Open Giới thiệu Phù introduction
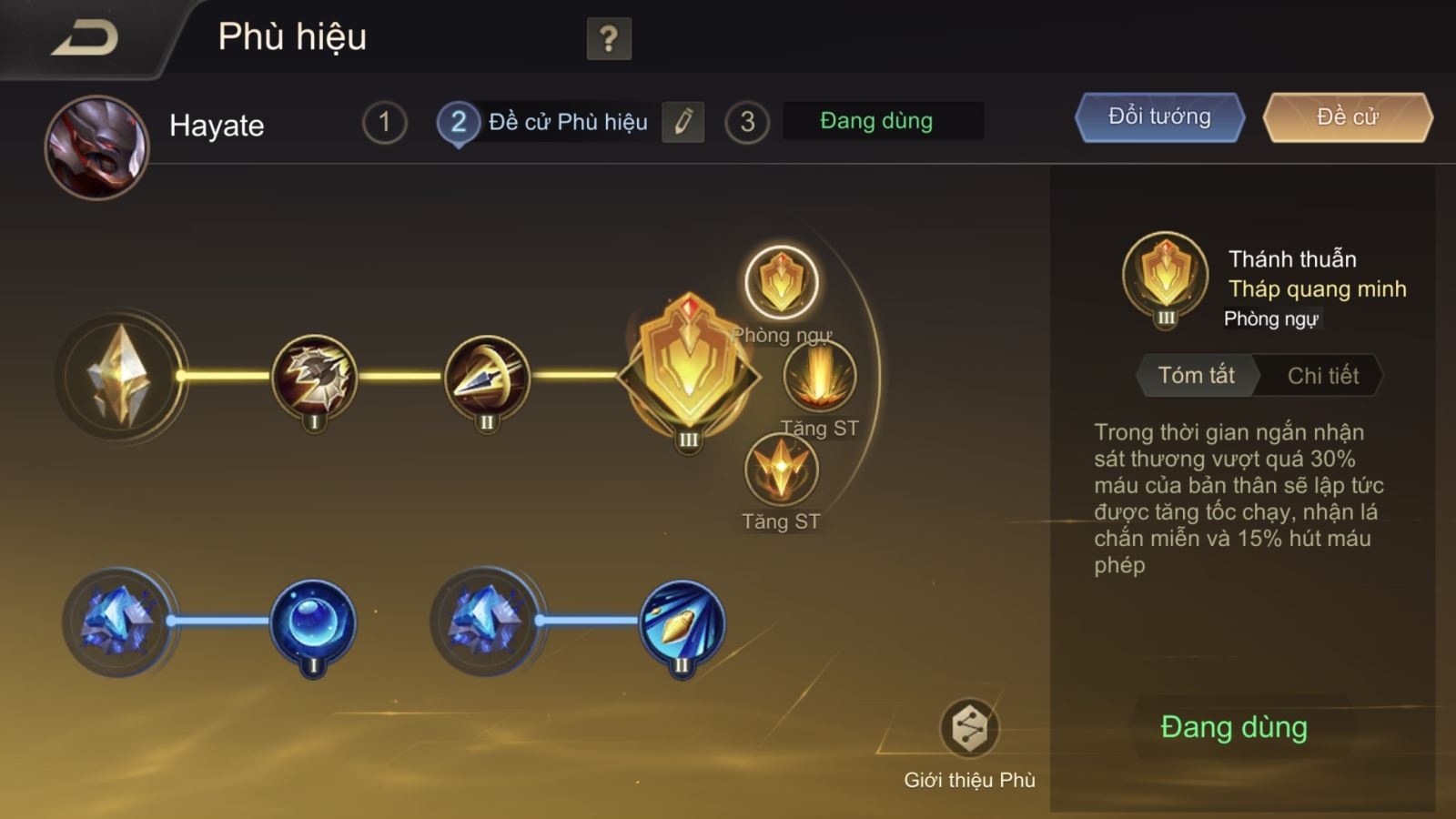1456x819 pixels. (969, 726)
